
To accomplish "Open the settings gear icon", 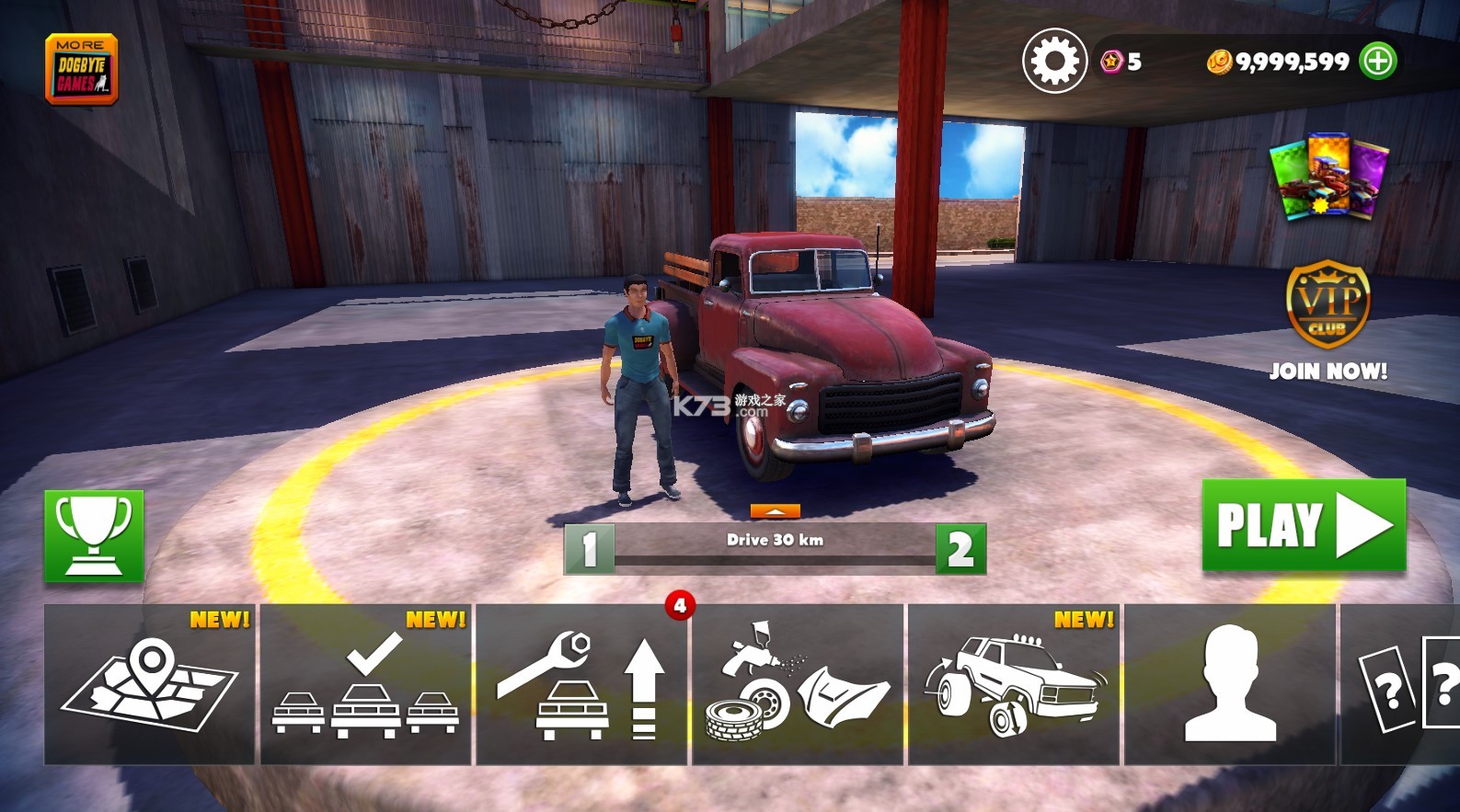I will click(x=1054, y=62).
